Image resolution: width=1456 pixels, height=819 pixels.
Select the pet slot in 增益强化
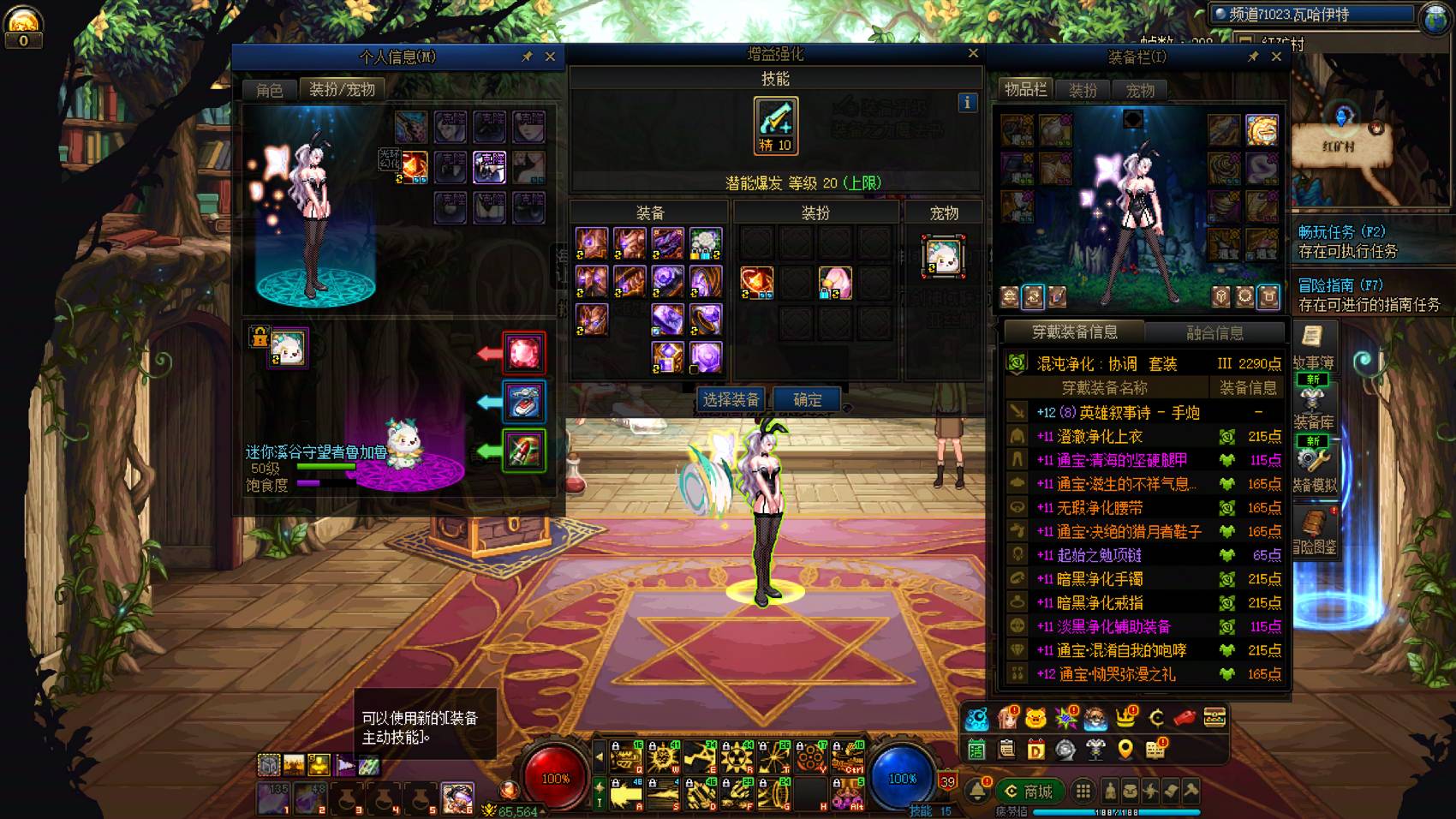tap(943, 256)
